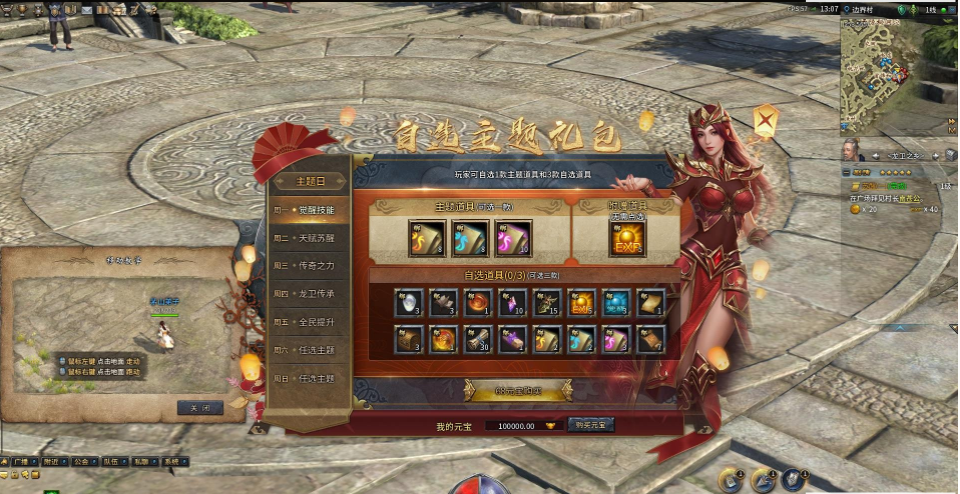Open the 公会 guild chat channel
This screenshot has width=960, height=494.
pyautogui.click(x=81, y=463)
